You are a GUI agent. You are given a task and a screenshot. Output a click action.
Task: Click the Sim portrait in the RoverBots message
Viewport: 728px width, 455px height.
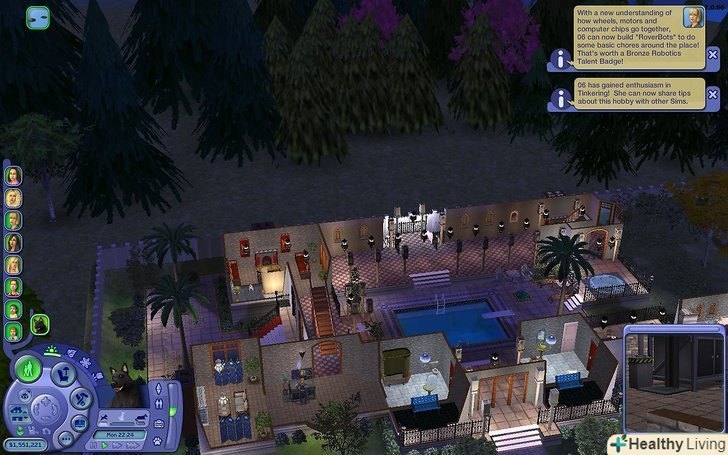click(x=691, y=17)
